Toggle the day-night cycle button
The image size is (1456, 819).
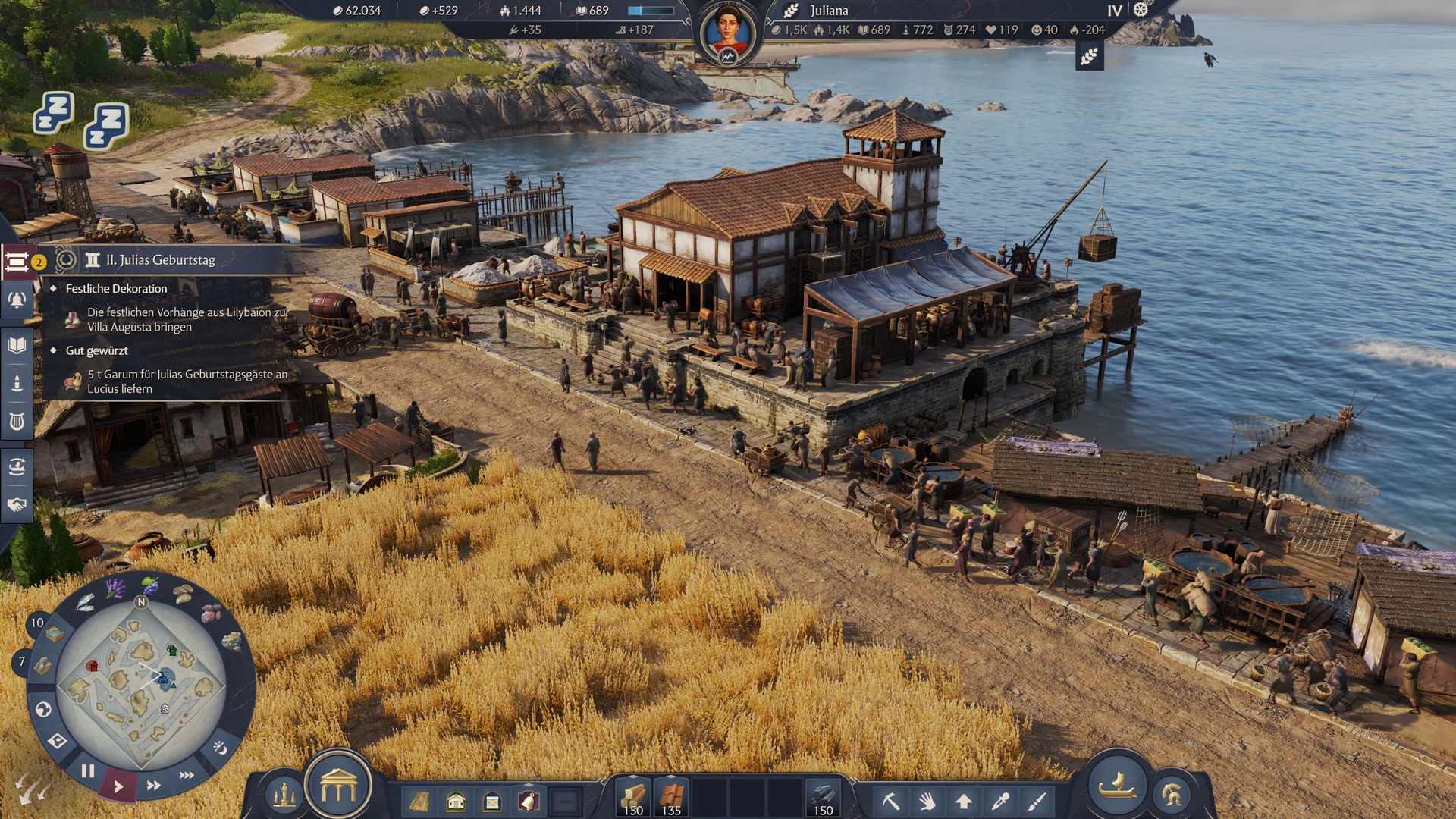220,748
